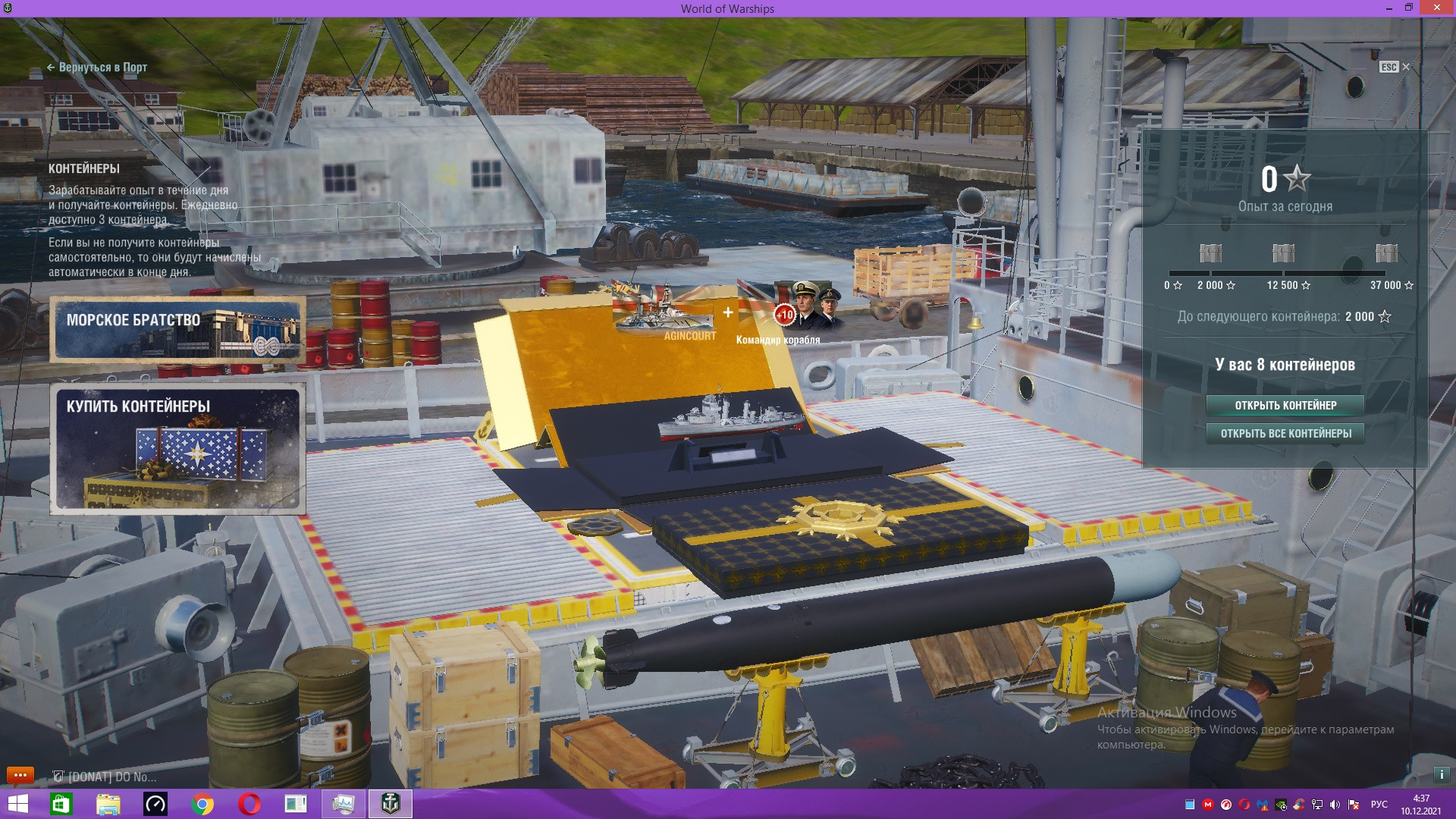Click the Открыть Все Контейнеры button
1456x819 pixels.
tap(1285, 434)
